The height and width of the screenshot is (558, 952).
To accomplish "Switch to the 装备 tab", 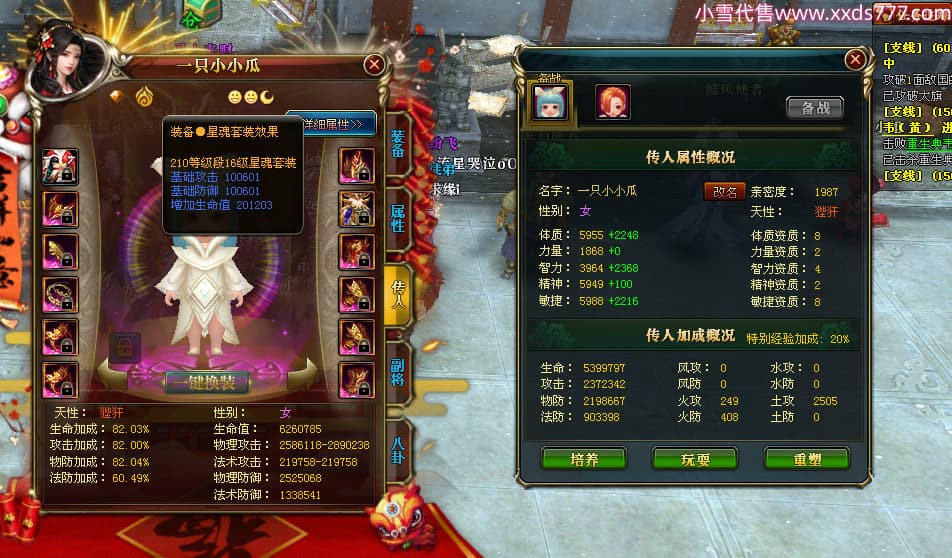I will (x=397, y=145).
